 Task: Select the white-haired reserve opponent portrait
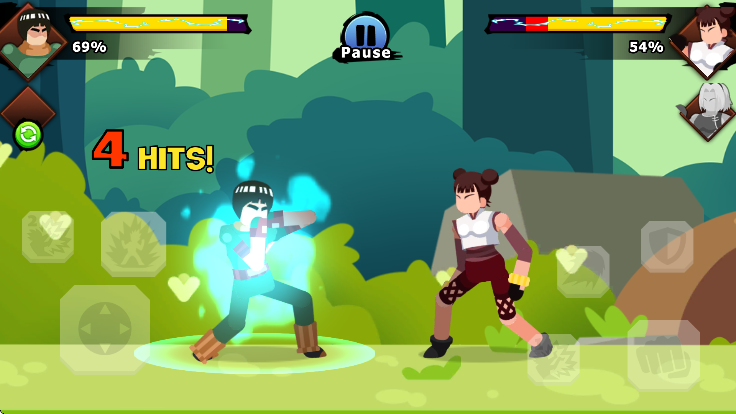coord(710,108)
